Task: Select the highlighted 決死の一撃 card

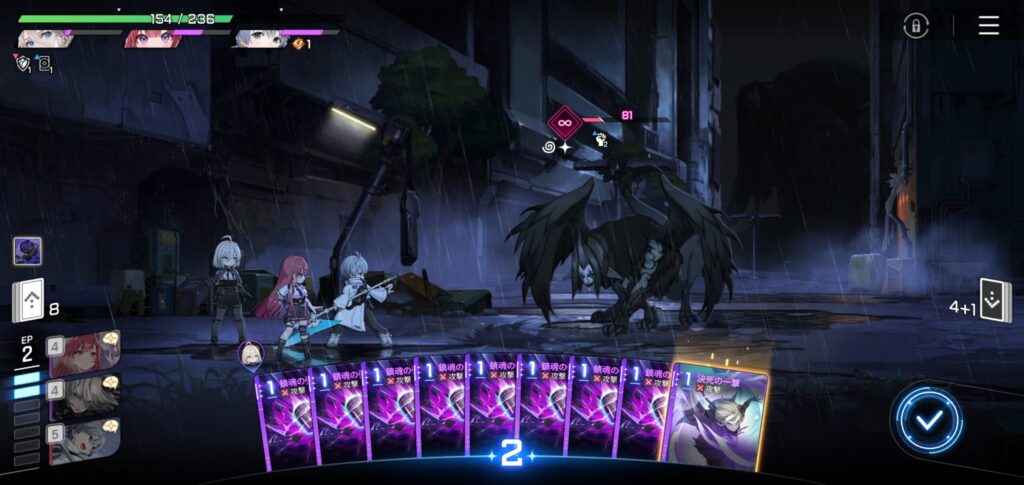Action: 718,415
